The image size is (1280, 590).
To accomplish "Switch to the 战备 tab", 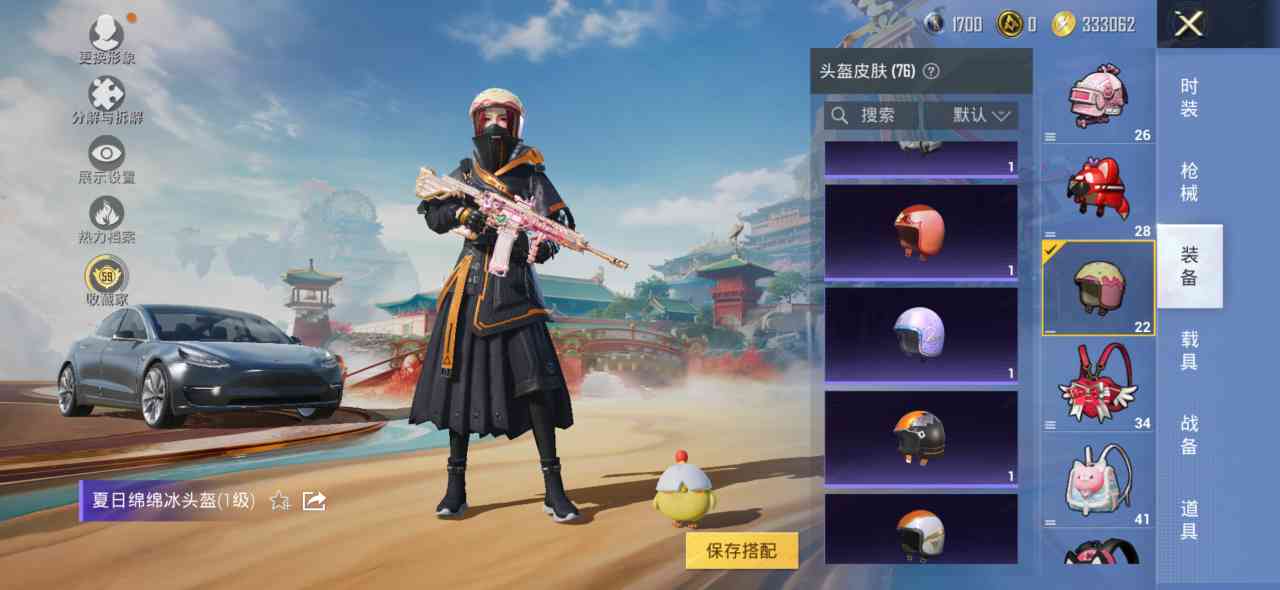I will pos(1189,435).
